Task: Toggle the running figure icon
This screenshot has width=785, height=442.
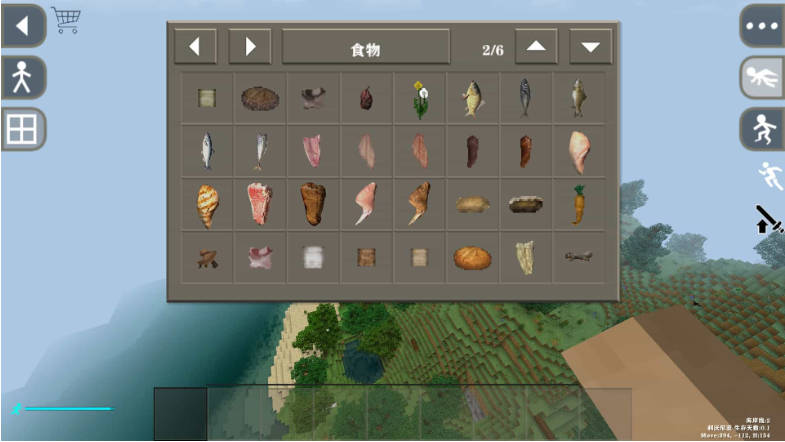Action: coord(767,175)
